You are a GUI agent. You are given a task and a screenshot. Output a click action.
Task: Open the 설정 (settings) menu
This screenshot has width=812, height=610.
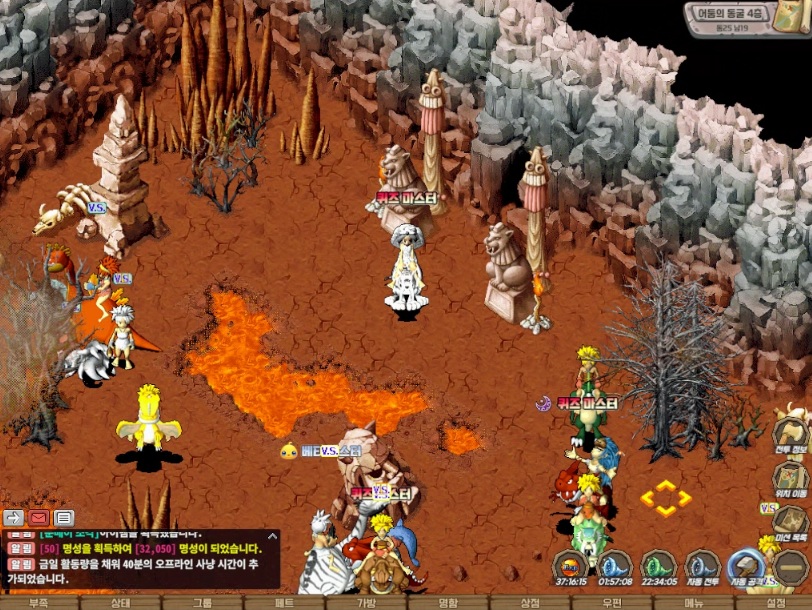coord(775,603)
